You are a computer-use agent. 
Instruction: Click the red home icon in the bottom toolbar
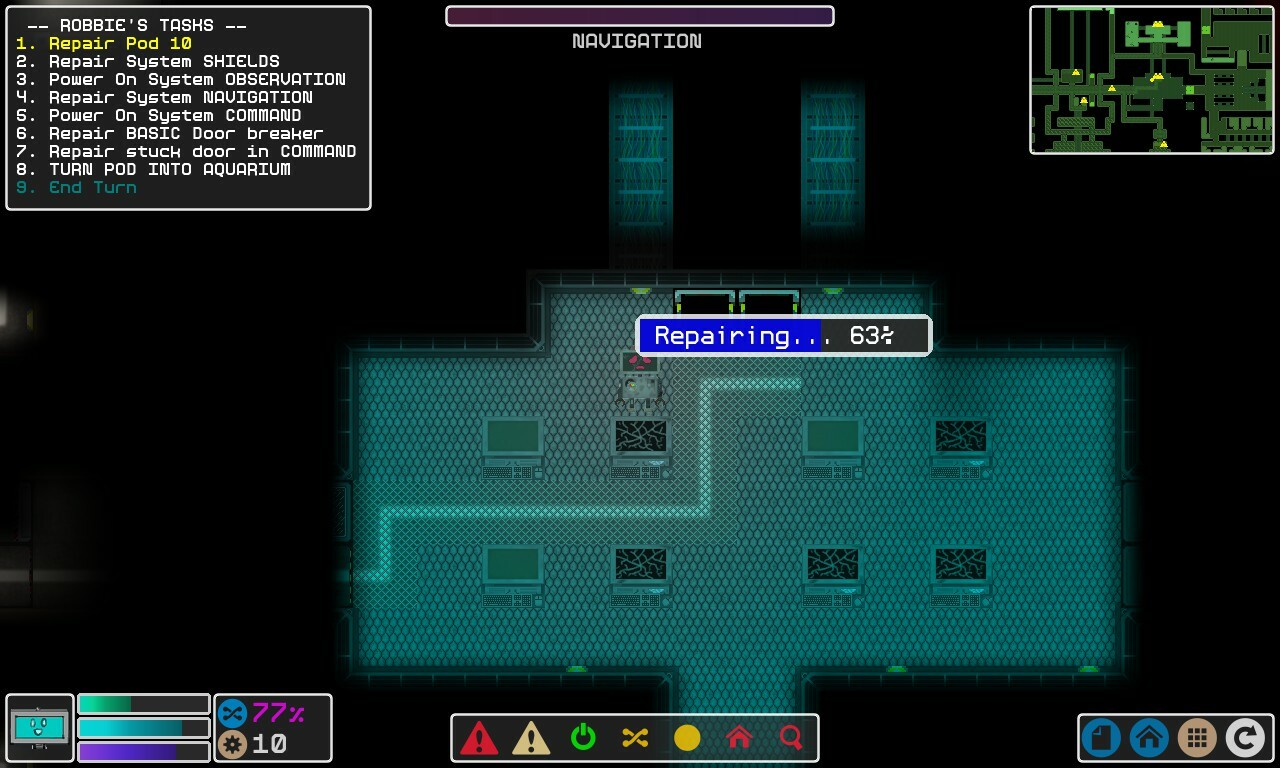point(739,739)
